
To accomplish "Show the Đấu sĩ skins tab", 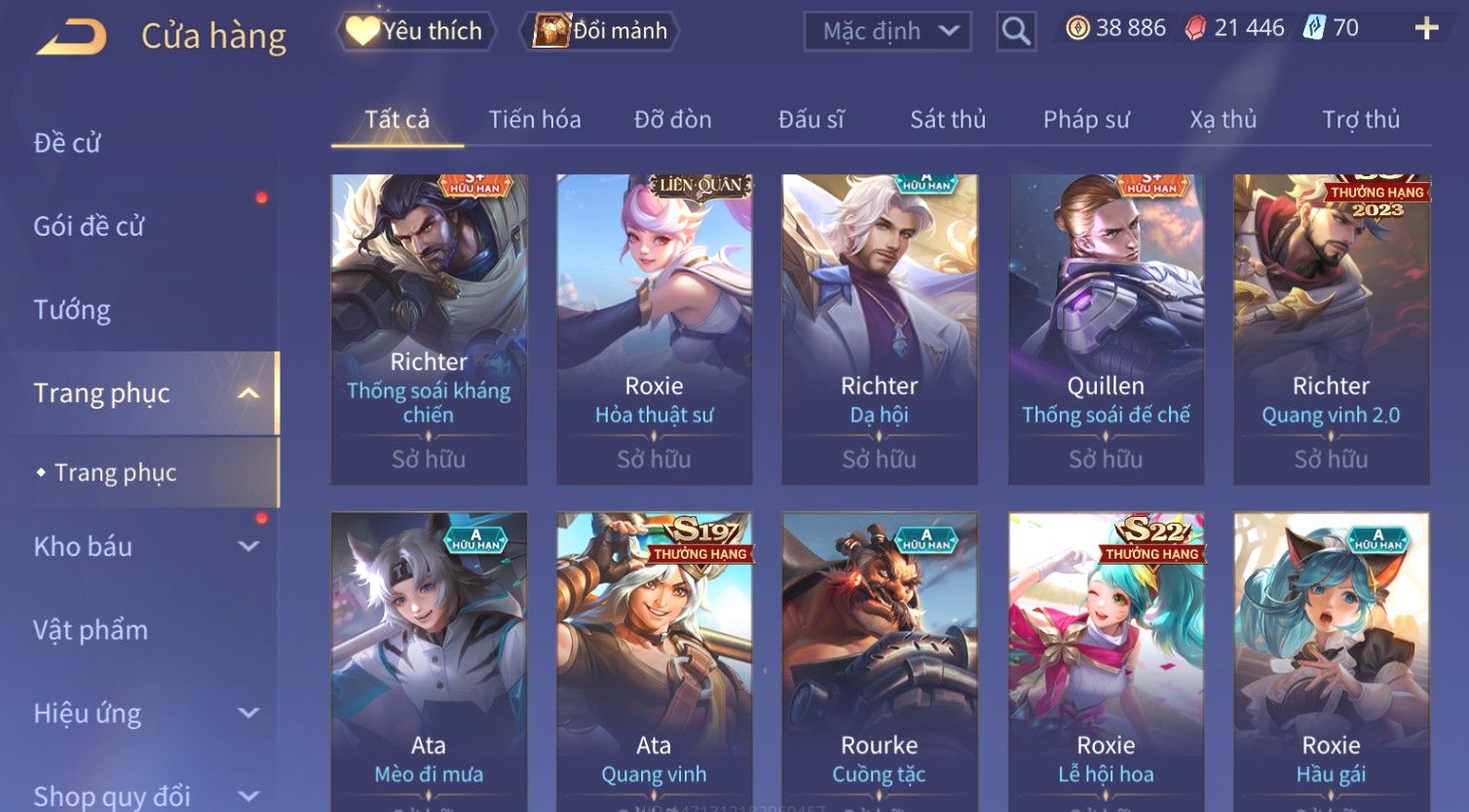I will coord(810,120).
